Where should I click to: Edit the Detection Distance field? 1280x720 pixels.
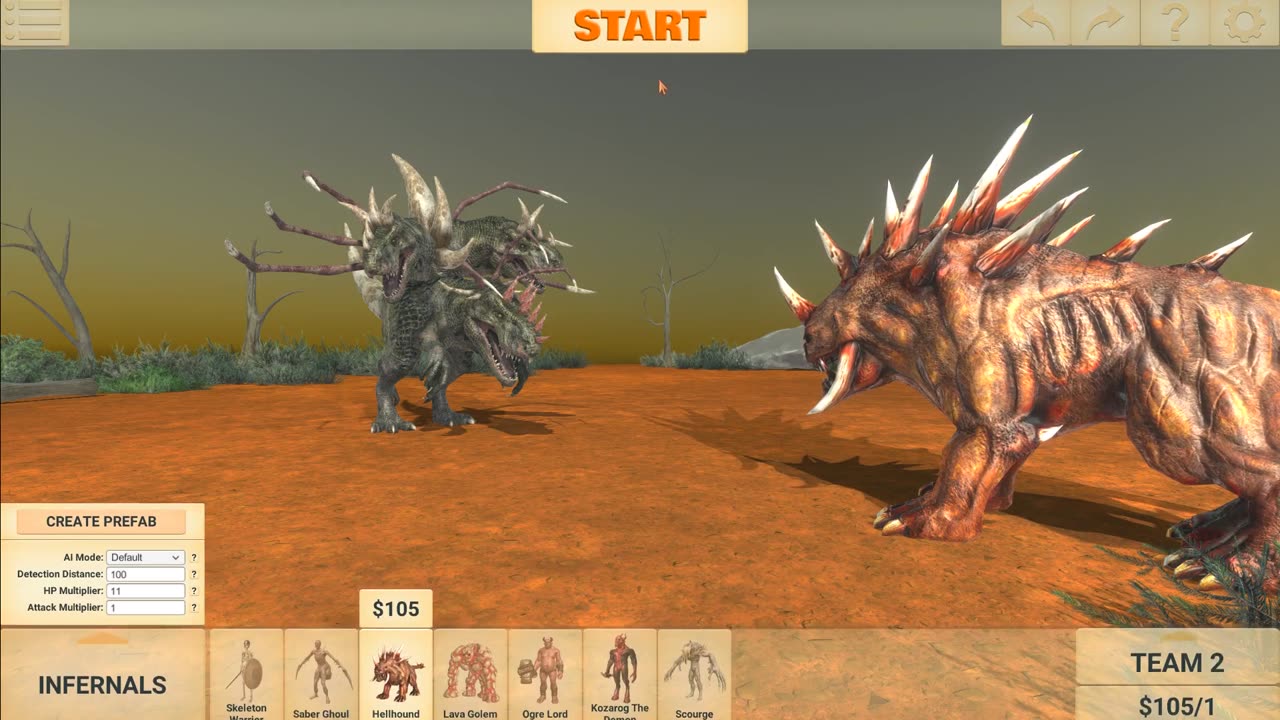pyautogui.click(x=146, y=574)
